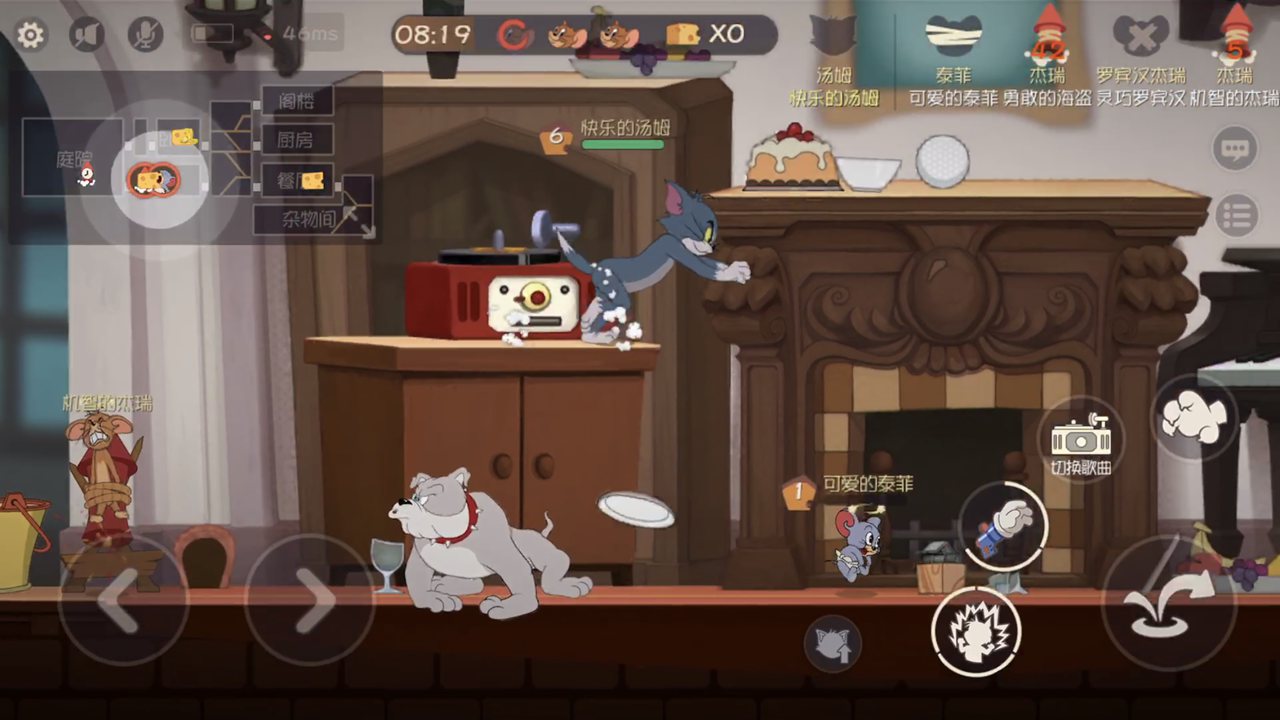
Task: Select the 庭院 room on the minimap
Action: click(73, 158)
